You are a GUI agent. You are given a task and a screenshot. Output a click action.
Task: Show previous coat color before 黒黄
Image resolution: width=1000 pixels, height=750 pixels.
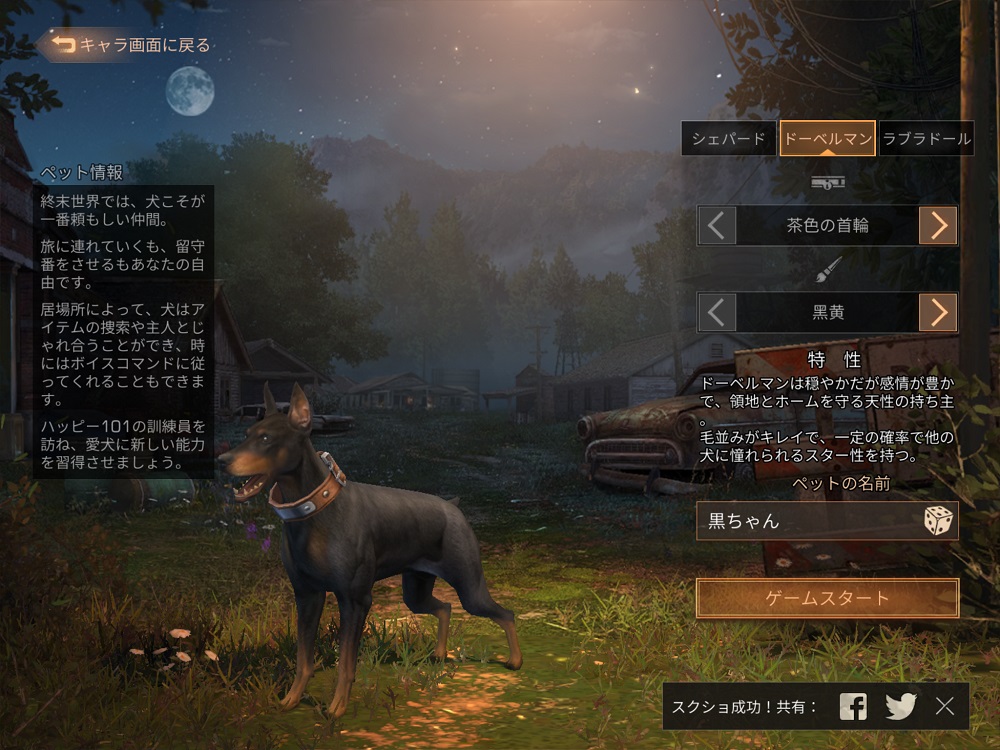pyautogui.click(x=716, y=312)
